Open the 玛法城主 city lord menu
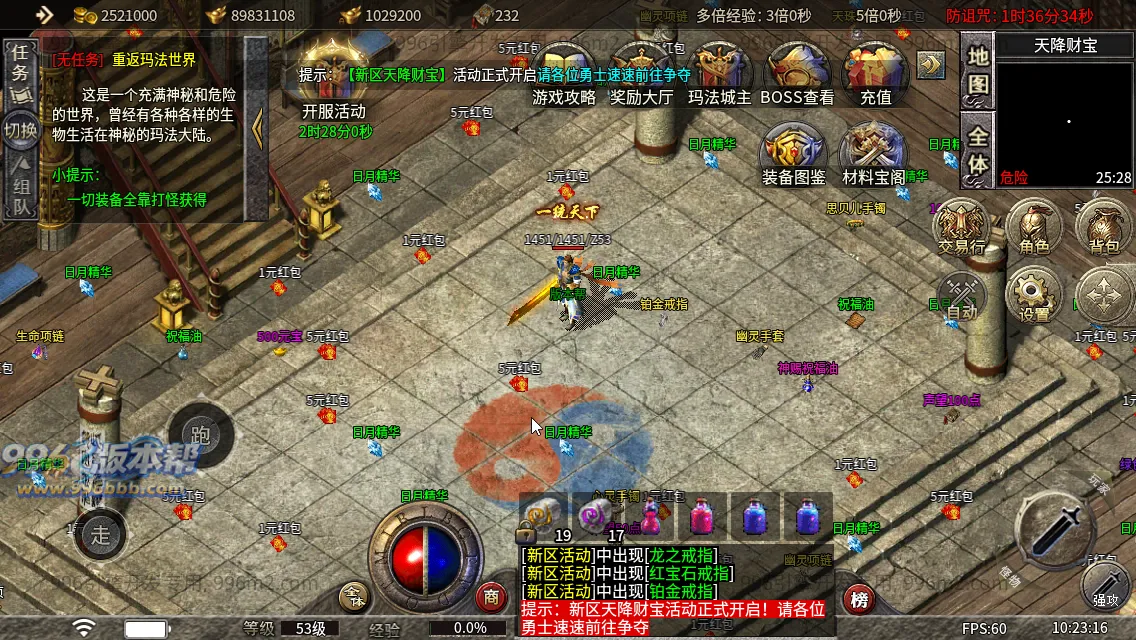1136x640 pixels. click(719, 72)
